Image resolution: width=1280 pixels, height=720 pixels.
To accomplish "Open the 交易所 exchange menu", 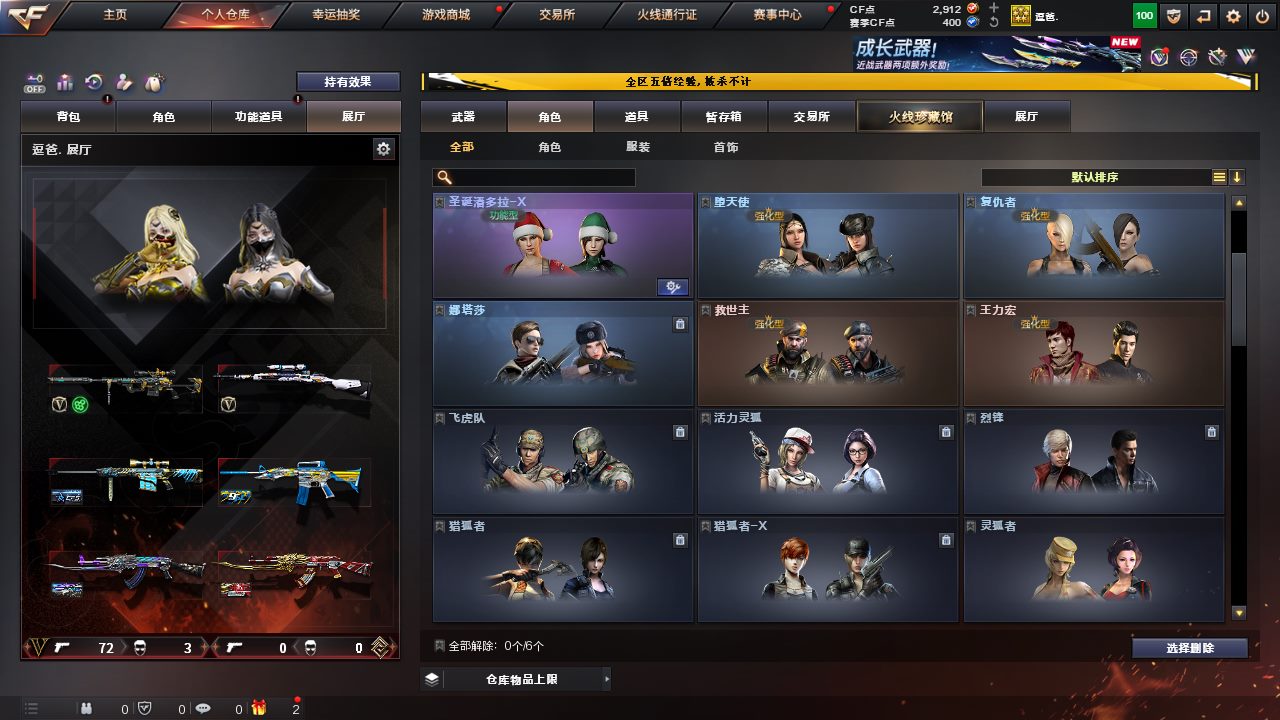I will point(557,15).
